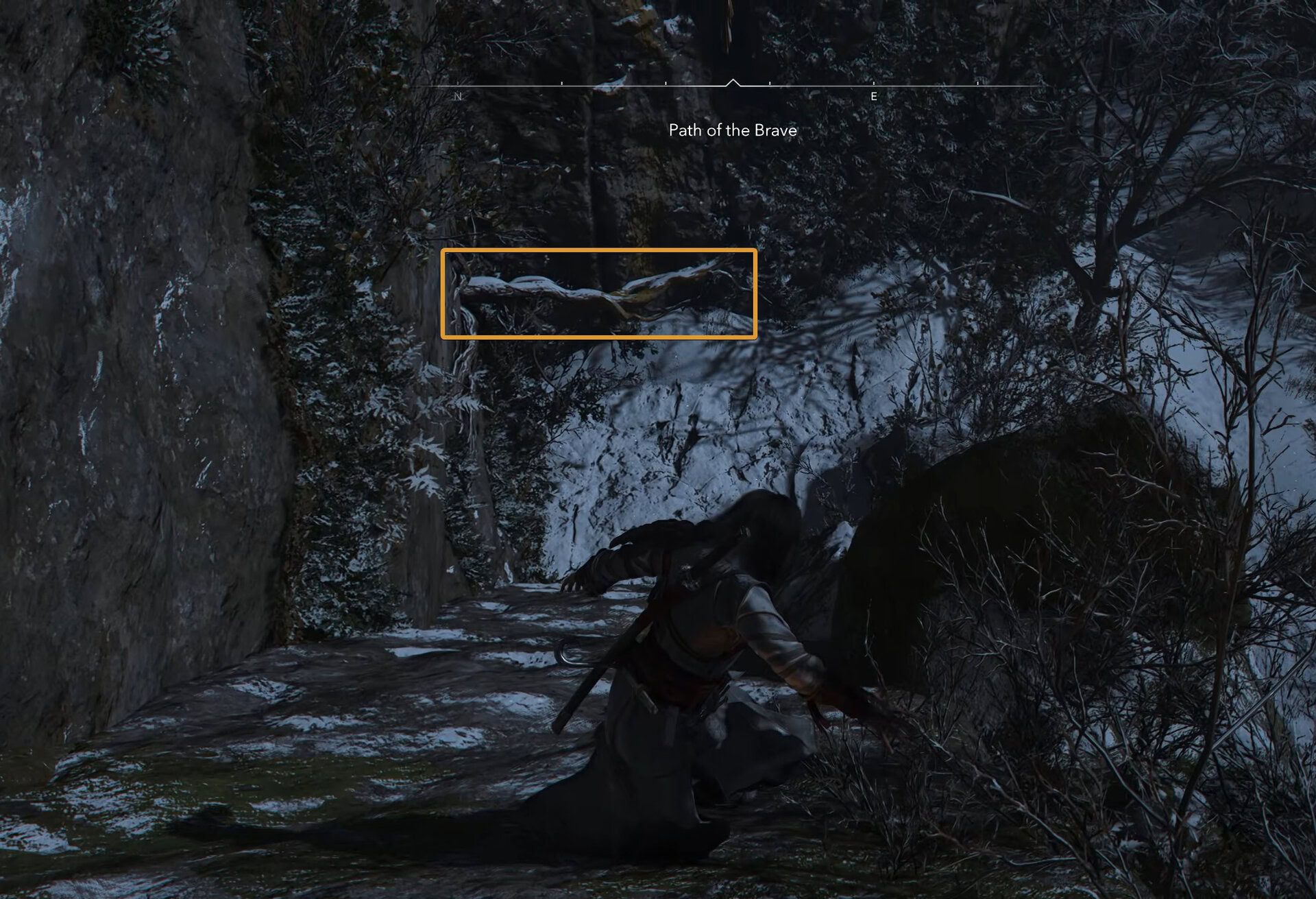Click the N marker on the compass bar
1316x899 pixels.
458,95
